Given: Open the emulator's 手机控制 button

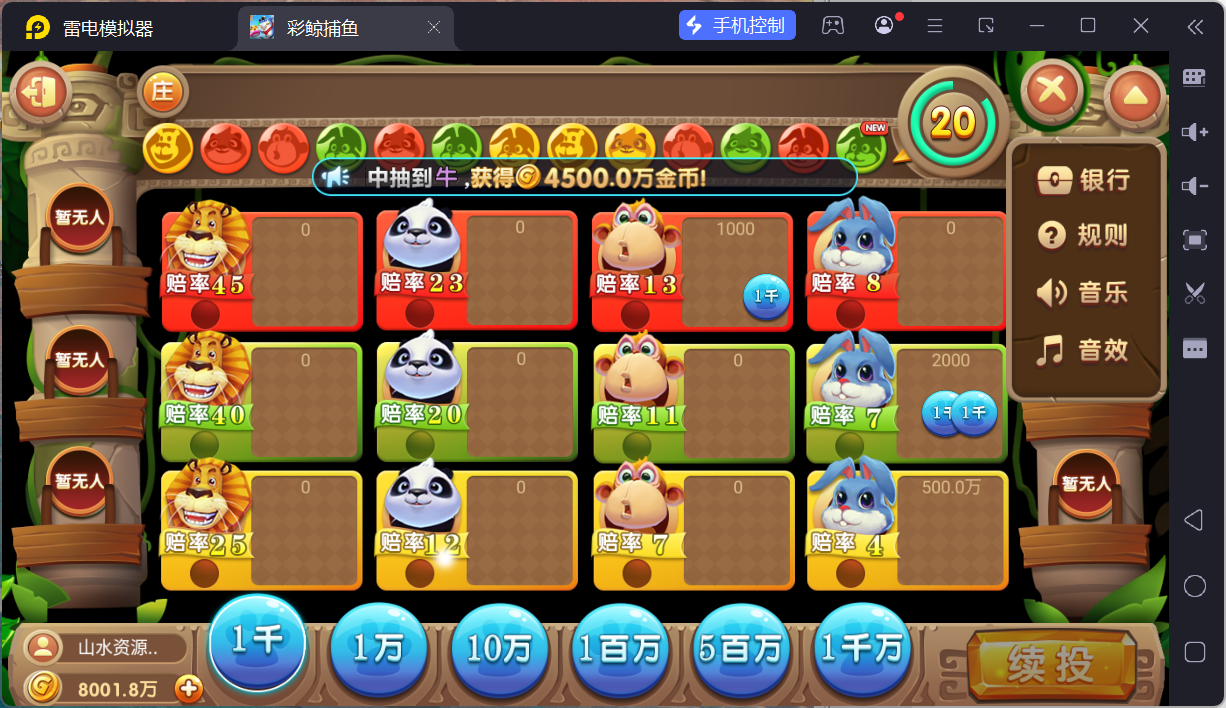Looking at the screenshot, I should coord(737,26).
